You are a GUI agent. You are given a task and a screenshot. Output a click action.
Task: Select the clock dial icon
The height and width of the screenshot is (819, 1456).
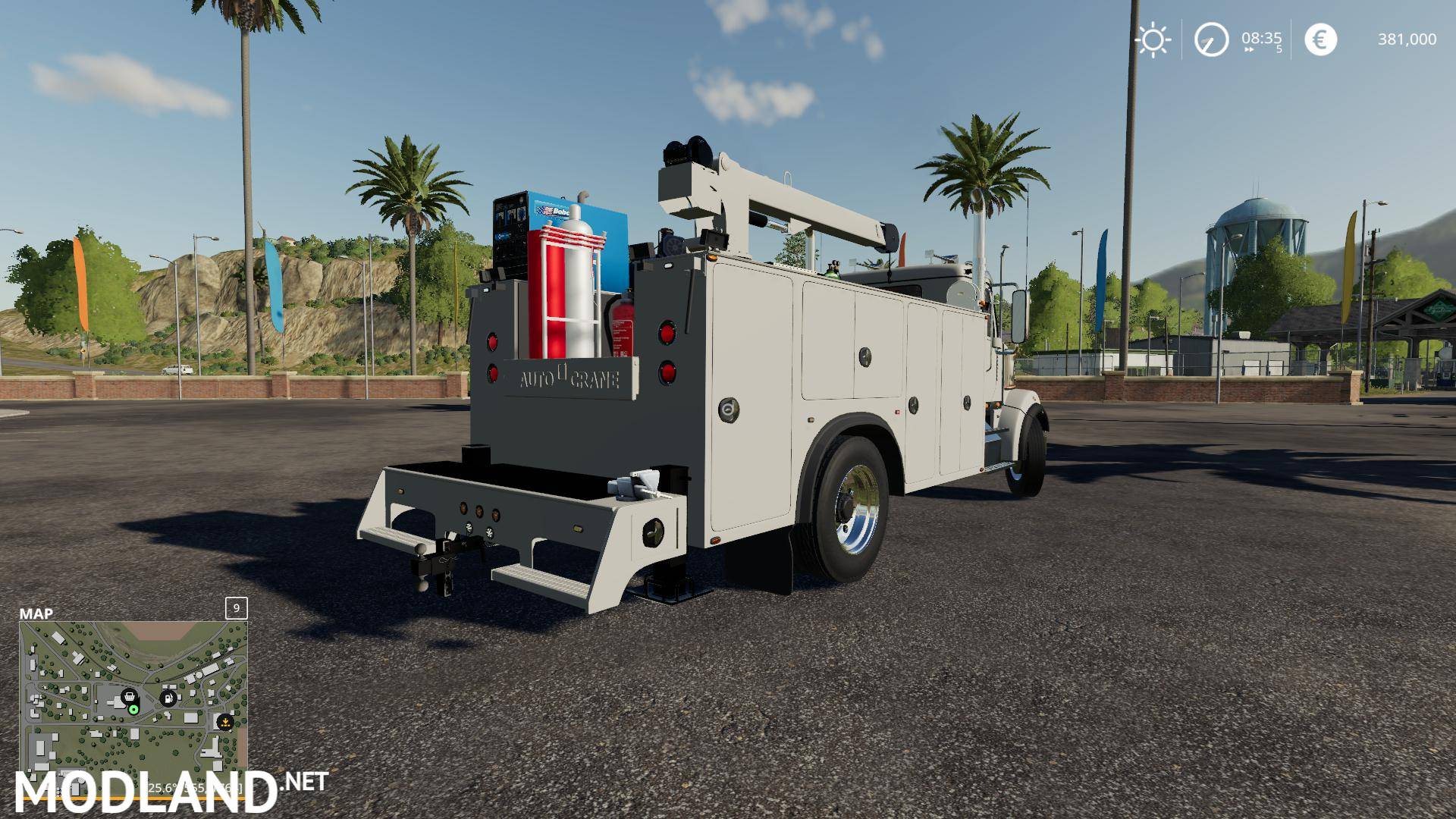[x=1212, y=39]
